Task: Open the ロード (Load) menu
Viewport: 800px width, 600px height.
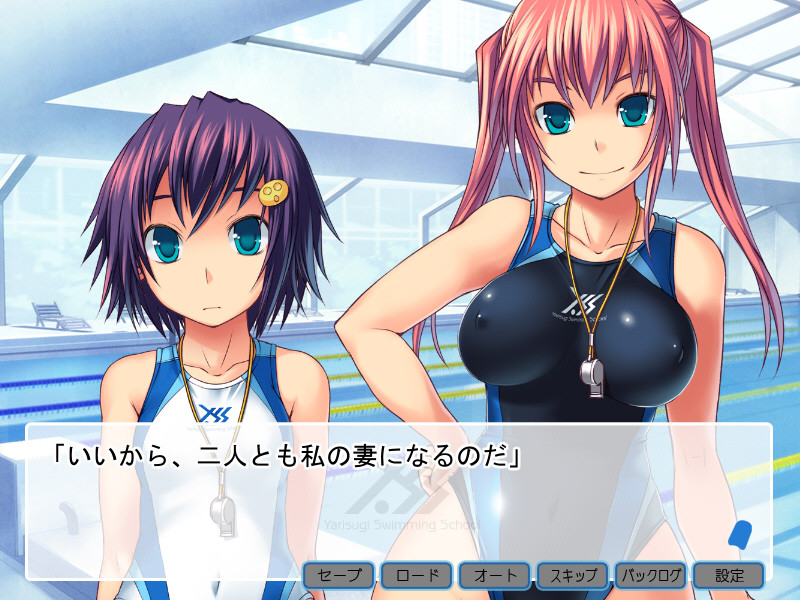Action: 417,575
